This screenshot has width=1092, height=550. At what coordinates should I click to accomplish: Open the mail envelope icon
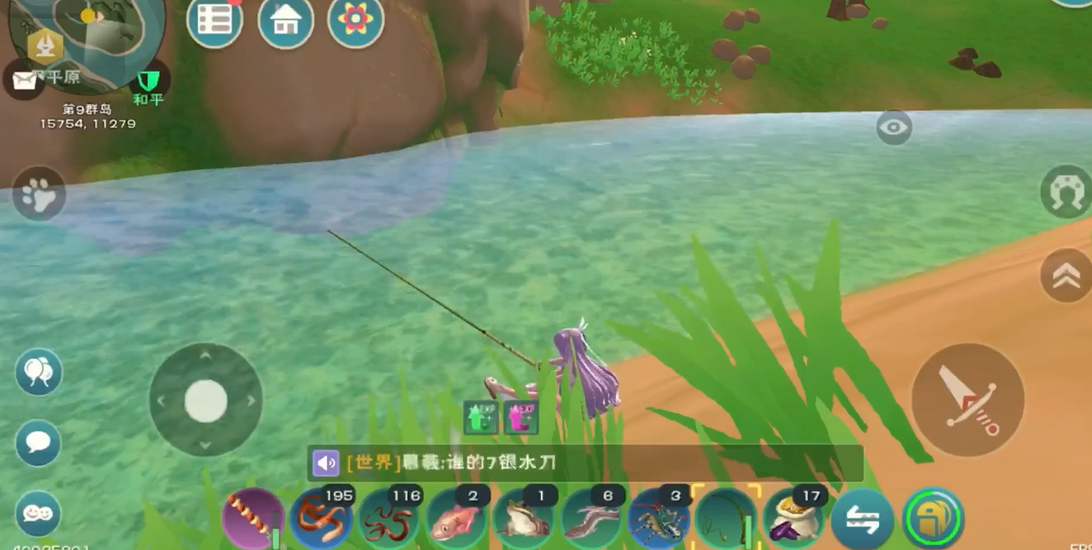[x=24, y=80]
